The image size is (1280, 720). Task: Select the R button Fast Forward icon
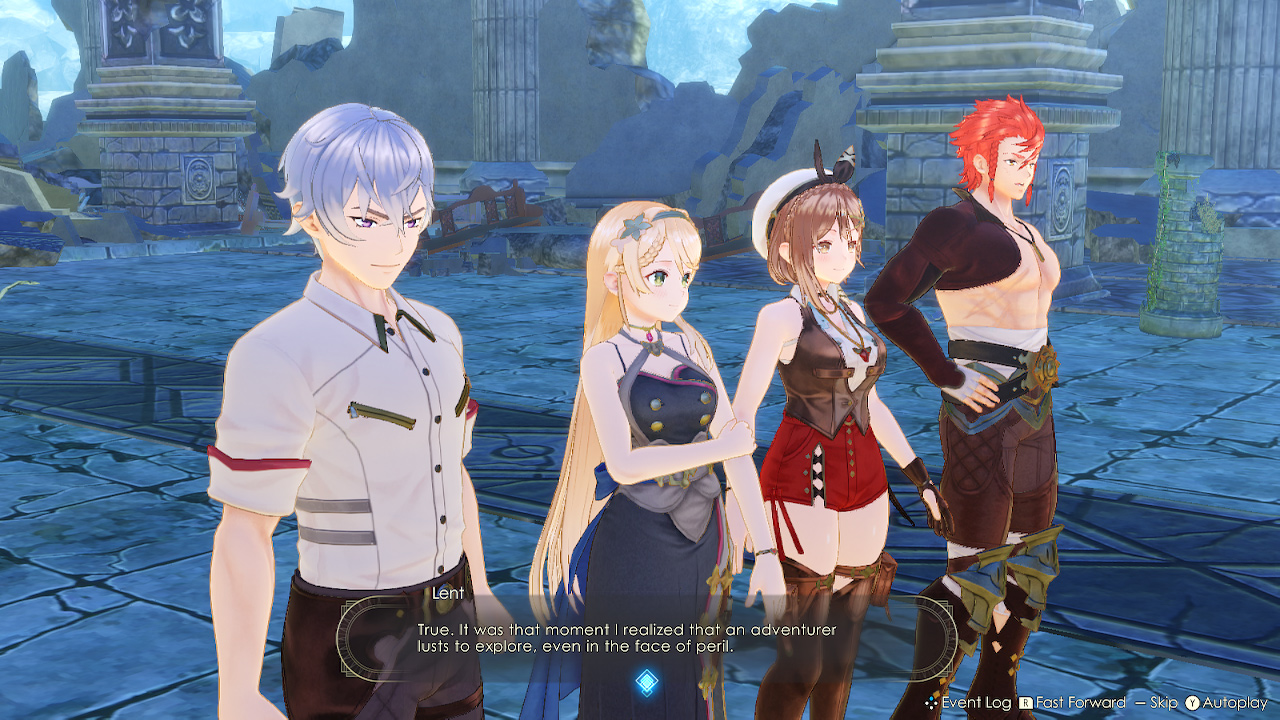pos(1025,702)
